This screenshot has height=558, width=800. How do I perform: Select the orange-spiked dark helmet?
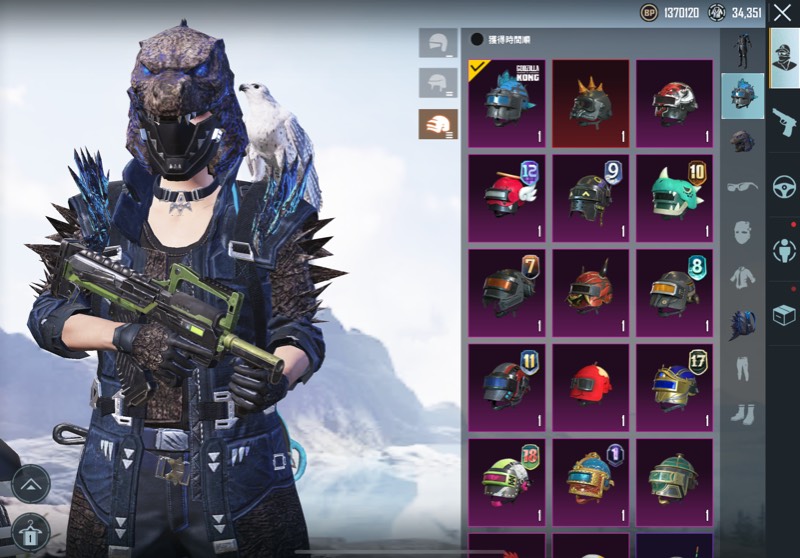pos(590,102)
